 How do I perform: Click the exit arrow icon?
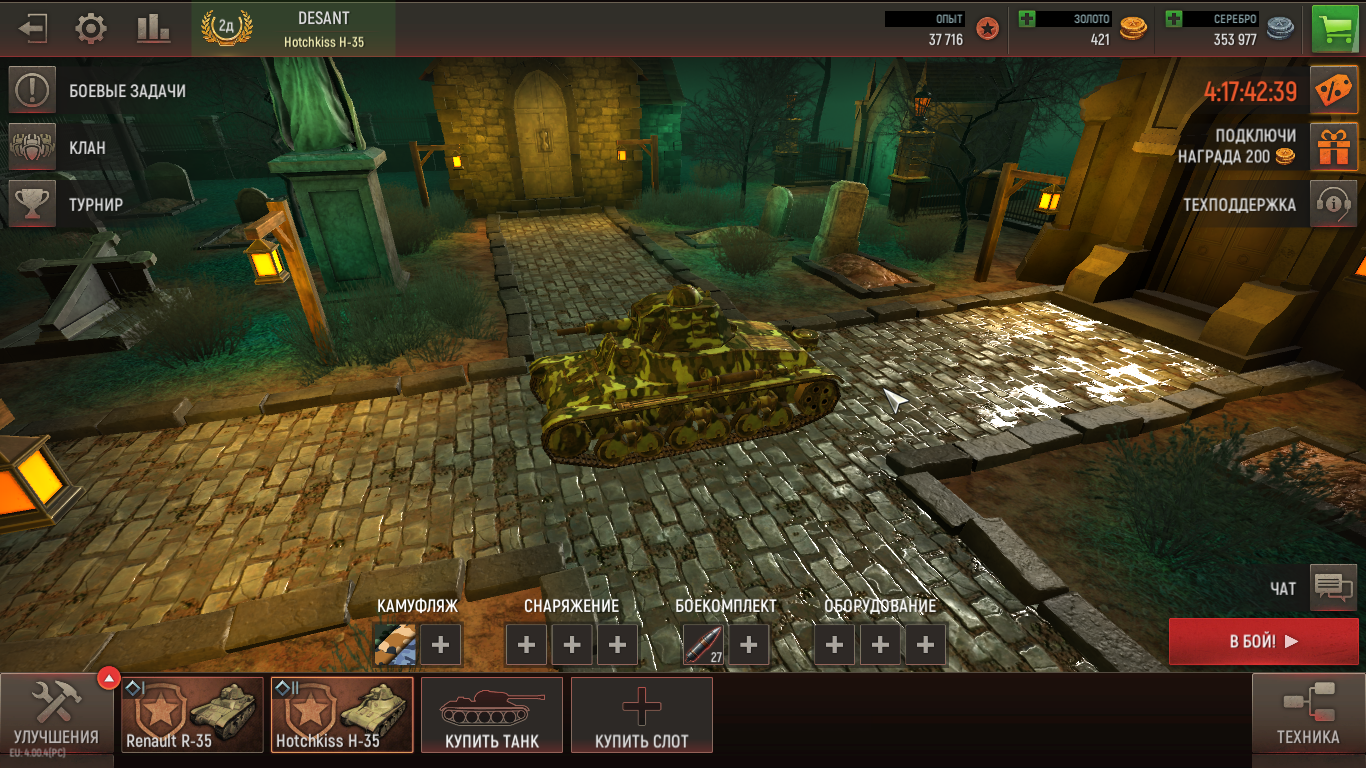32,28
